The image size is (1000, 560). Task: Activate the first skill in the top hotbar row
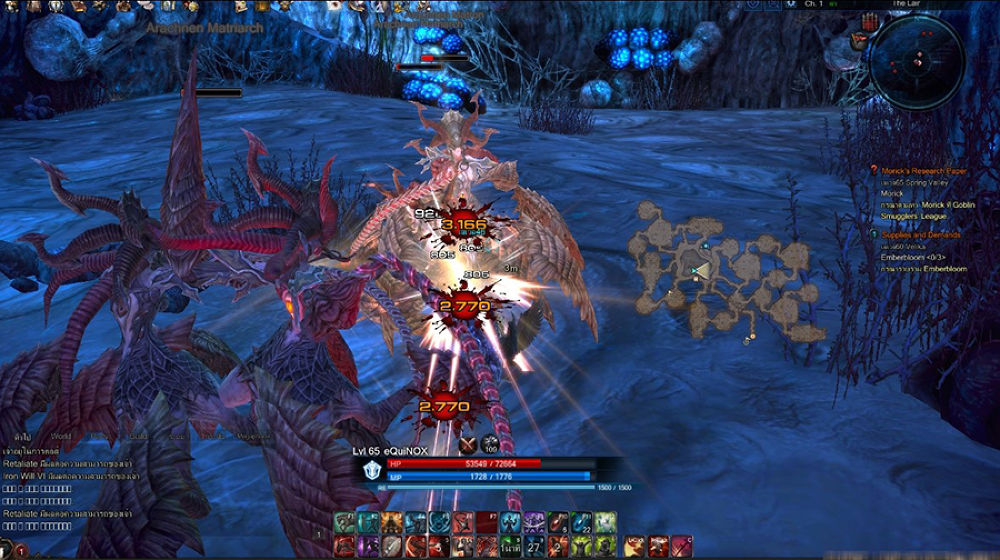344,522
